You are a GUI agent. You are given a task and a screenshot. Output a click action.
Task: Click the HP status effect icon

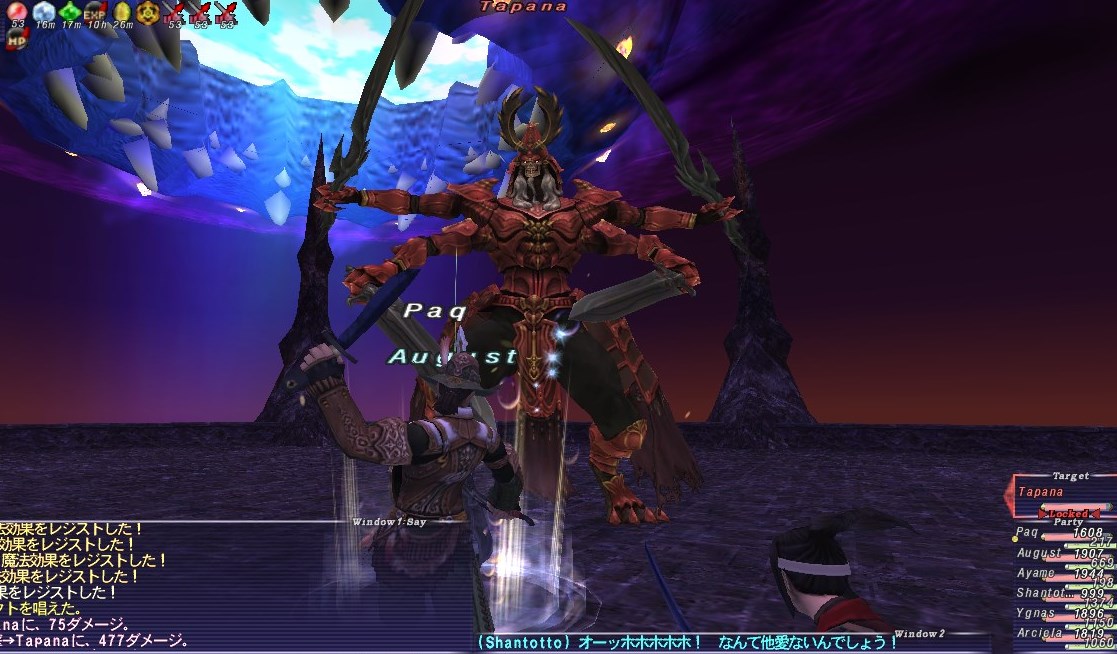tap(17, 40)
